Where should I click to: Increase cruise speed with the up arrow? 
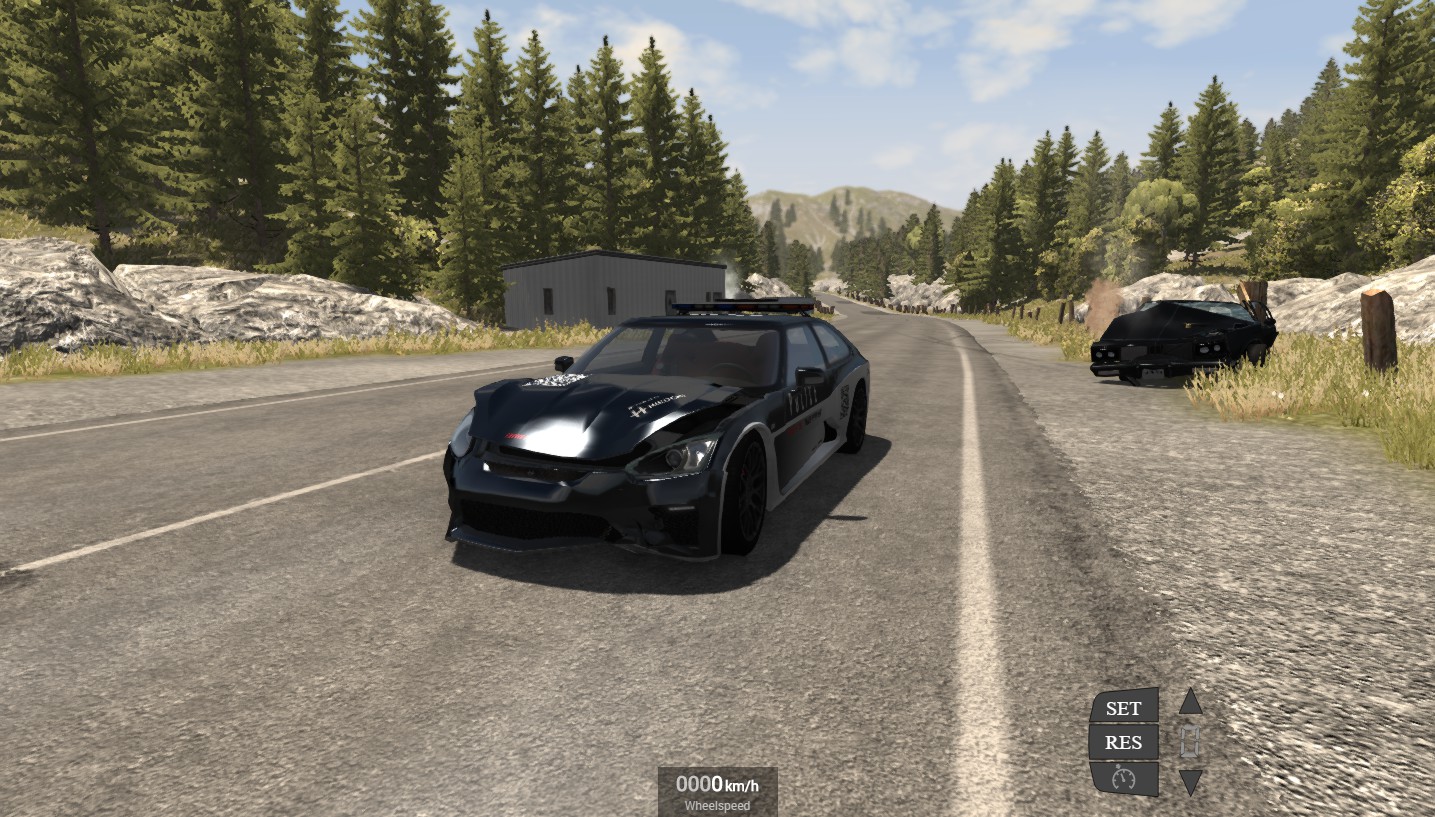[1190, 702]
